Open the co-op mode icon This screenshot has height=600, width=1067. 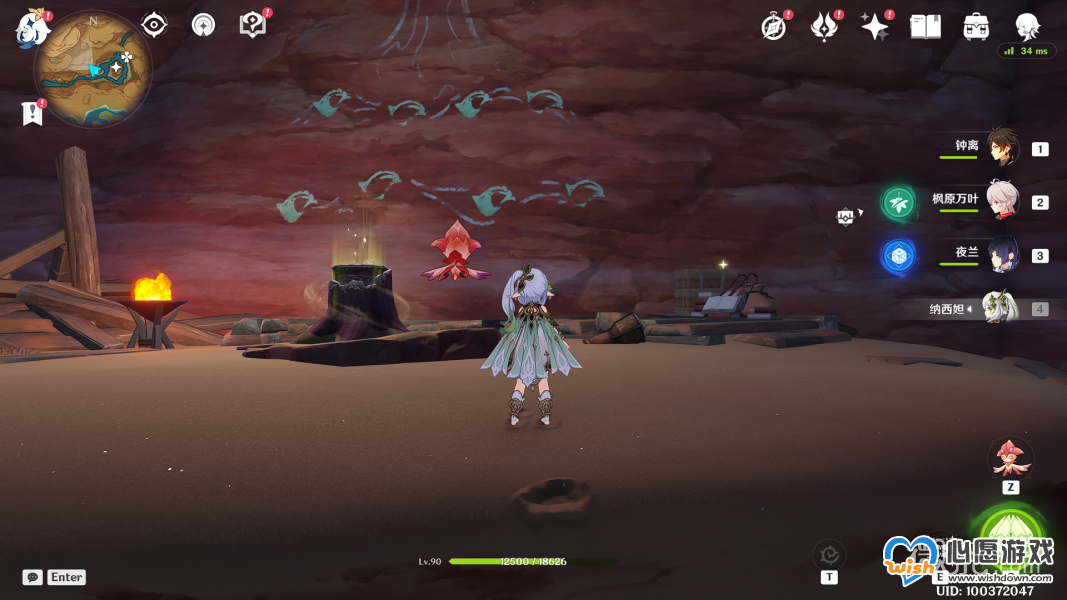(x=204, y=24)
